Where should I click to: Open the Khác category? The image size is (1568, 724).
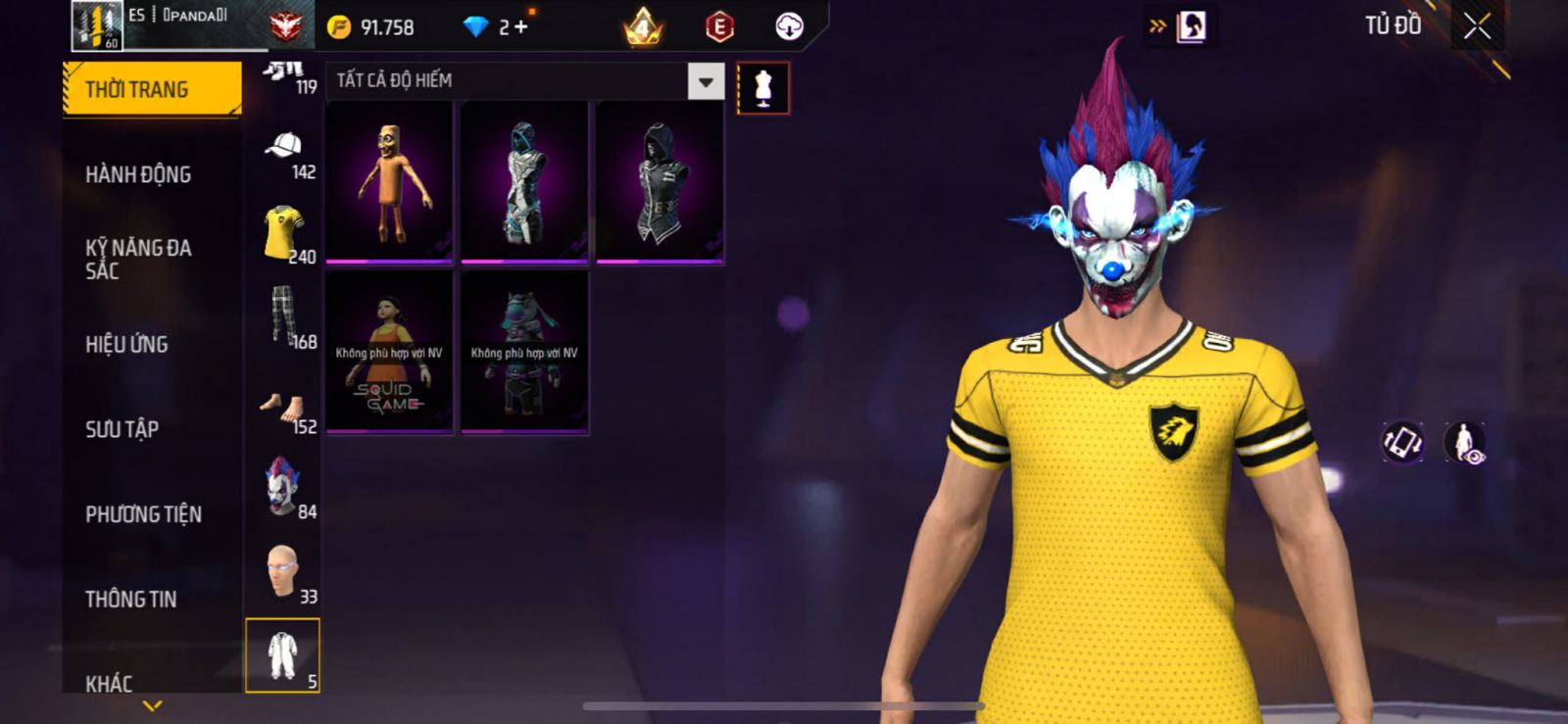tap(109, 682)
